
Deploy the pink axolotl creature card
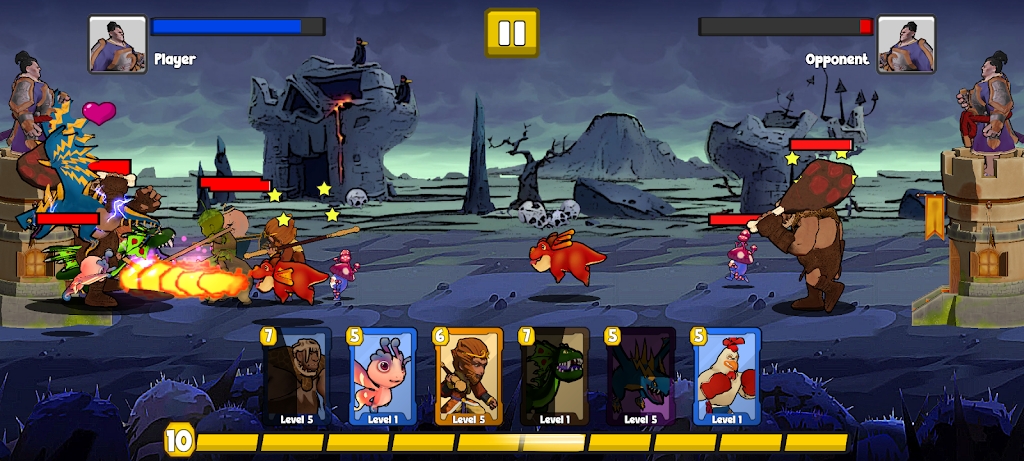click(382, 378)
